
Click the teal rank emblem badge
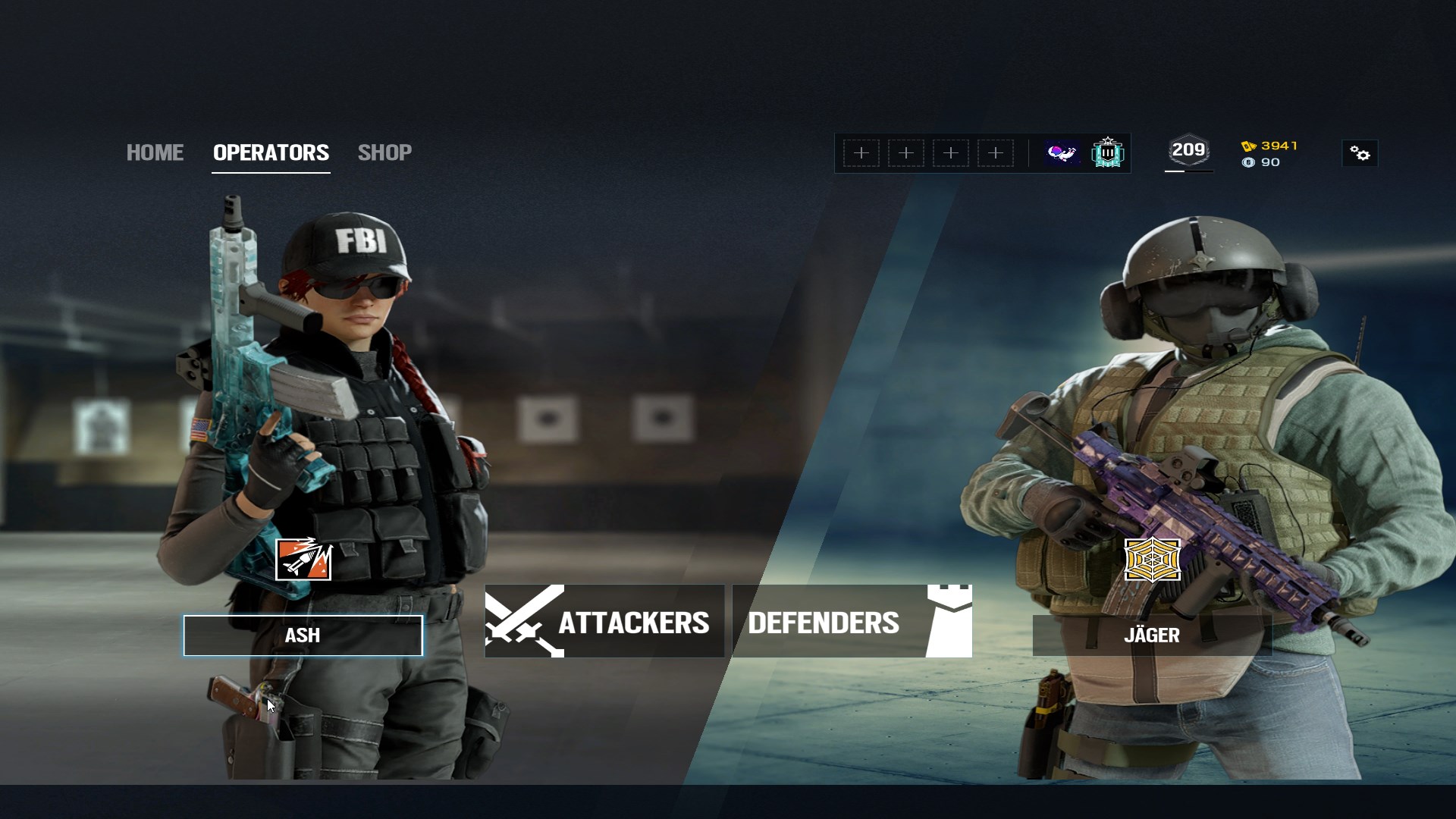[1108, 153]
